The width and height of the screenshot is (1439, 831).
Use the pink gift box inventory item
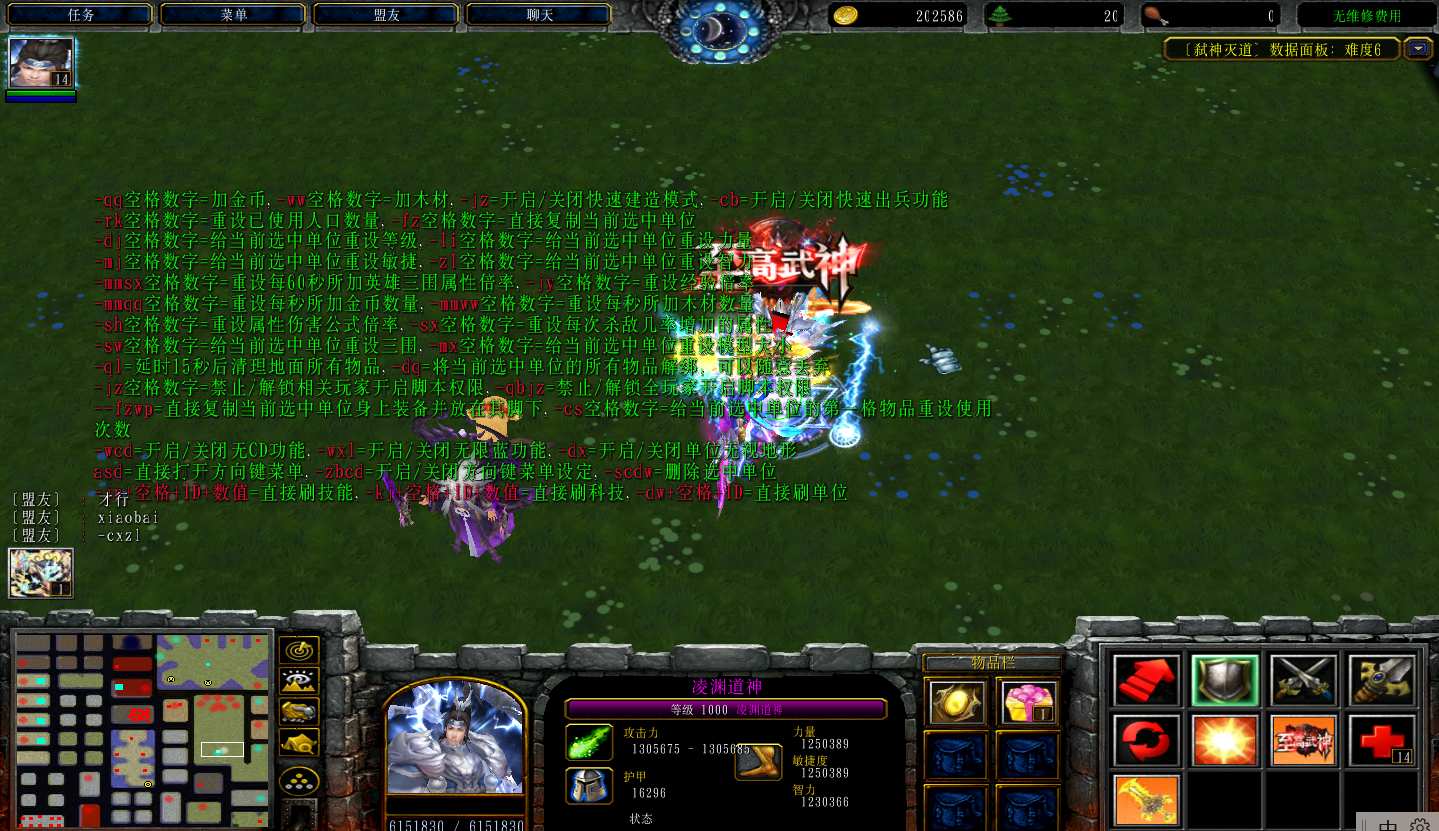pos(1027,702)
